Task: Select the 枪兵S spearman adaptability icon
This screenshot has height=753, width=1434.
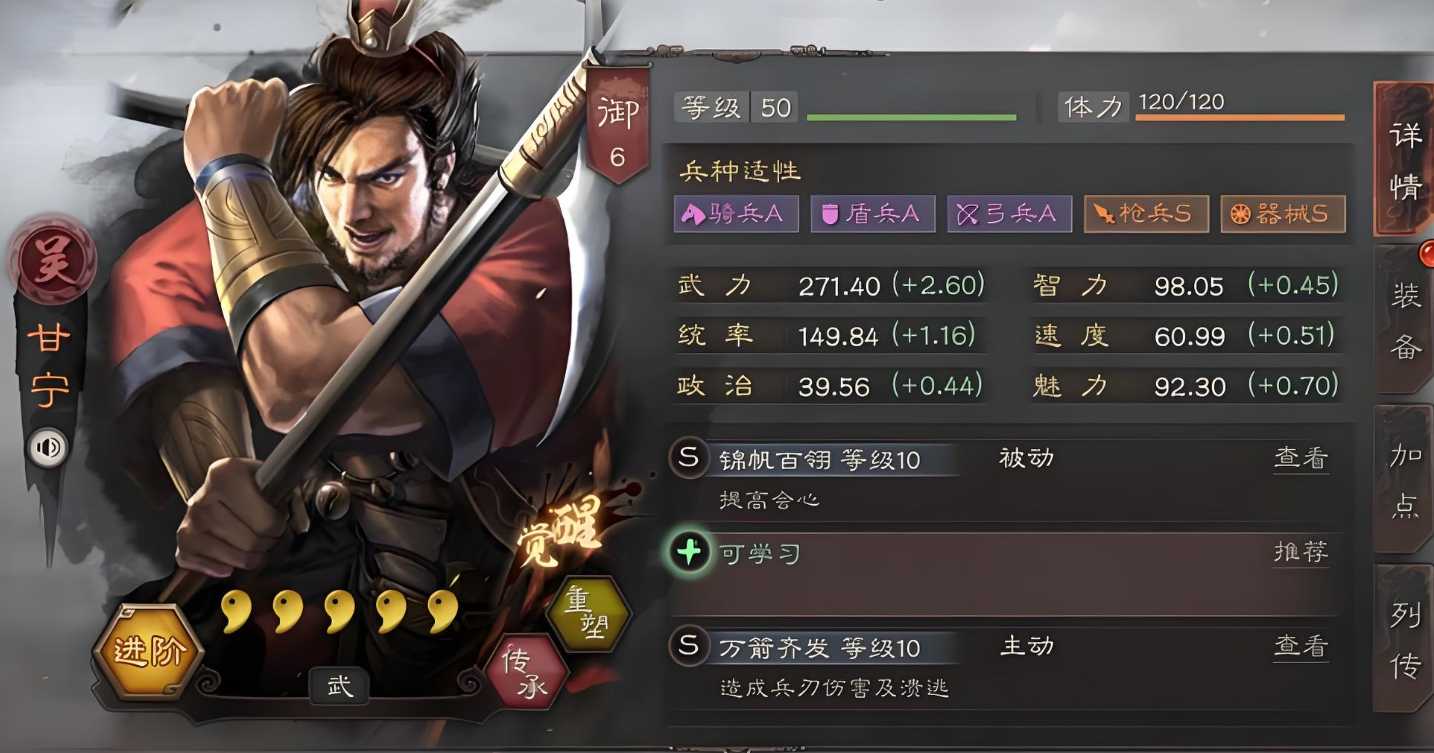Action: point(1146,213)
